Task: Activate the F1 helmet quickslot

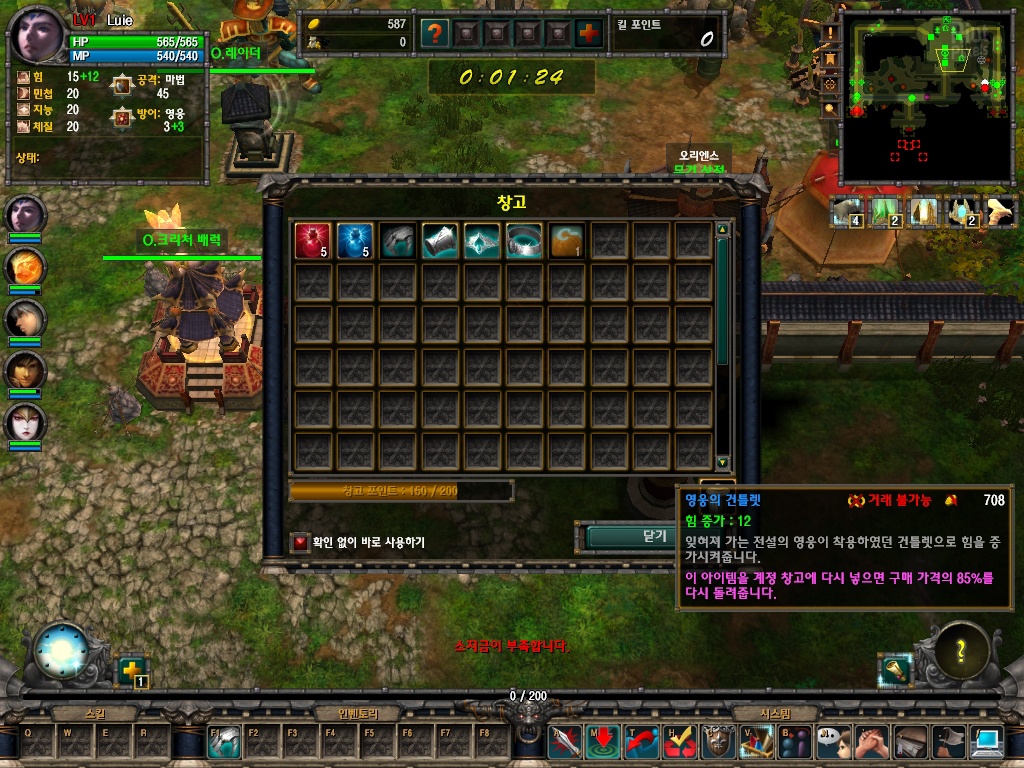Action: coord(223,742)
